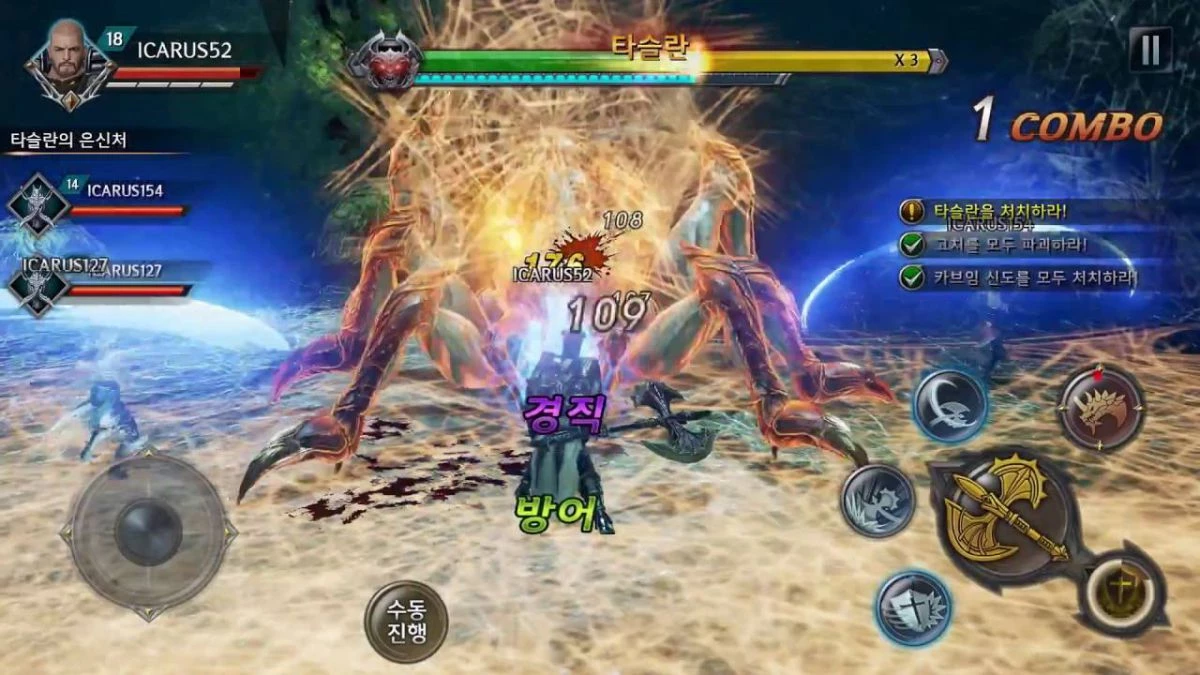Image resolution: width=1200 pixels, height=675 pixels.
Task: Use the silver beast claw skill
Action: [x=877, y=501]
